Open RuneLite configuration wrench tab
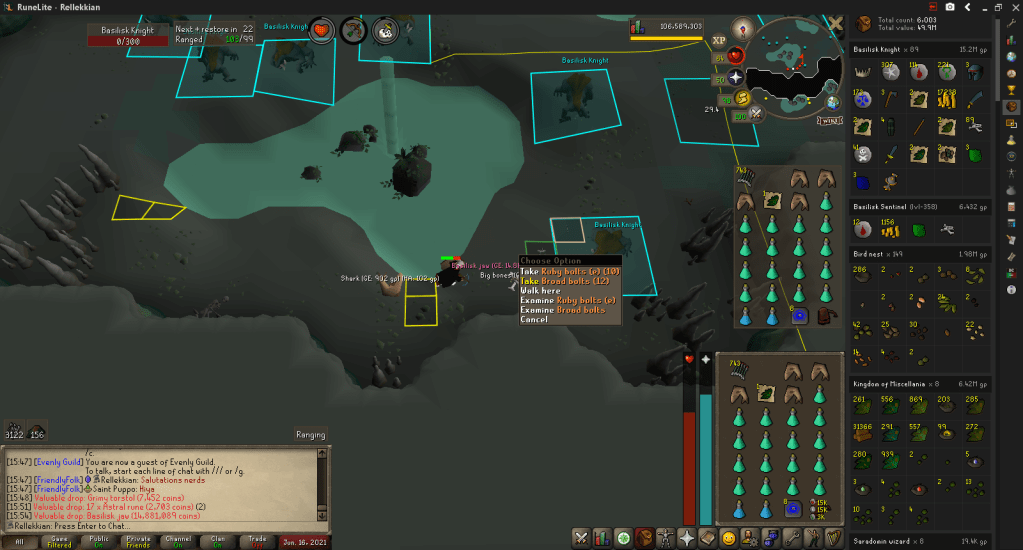 (x=1011, y=22)
